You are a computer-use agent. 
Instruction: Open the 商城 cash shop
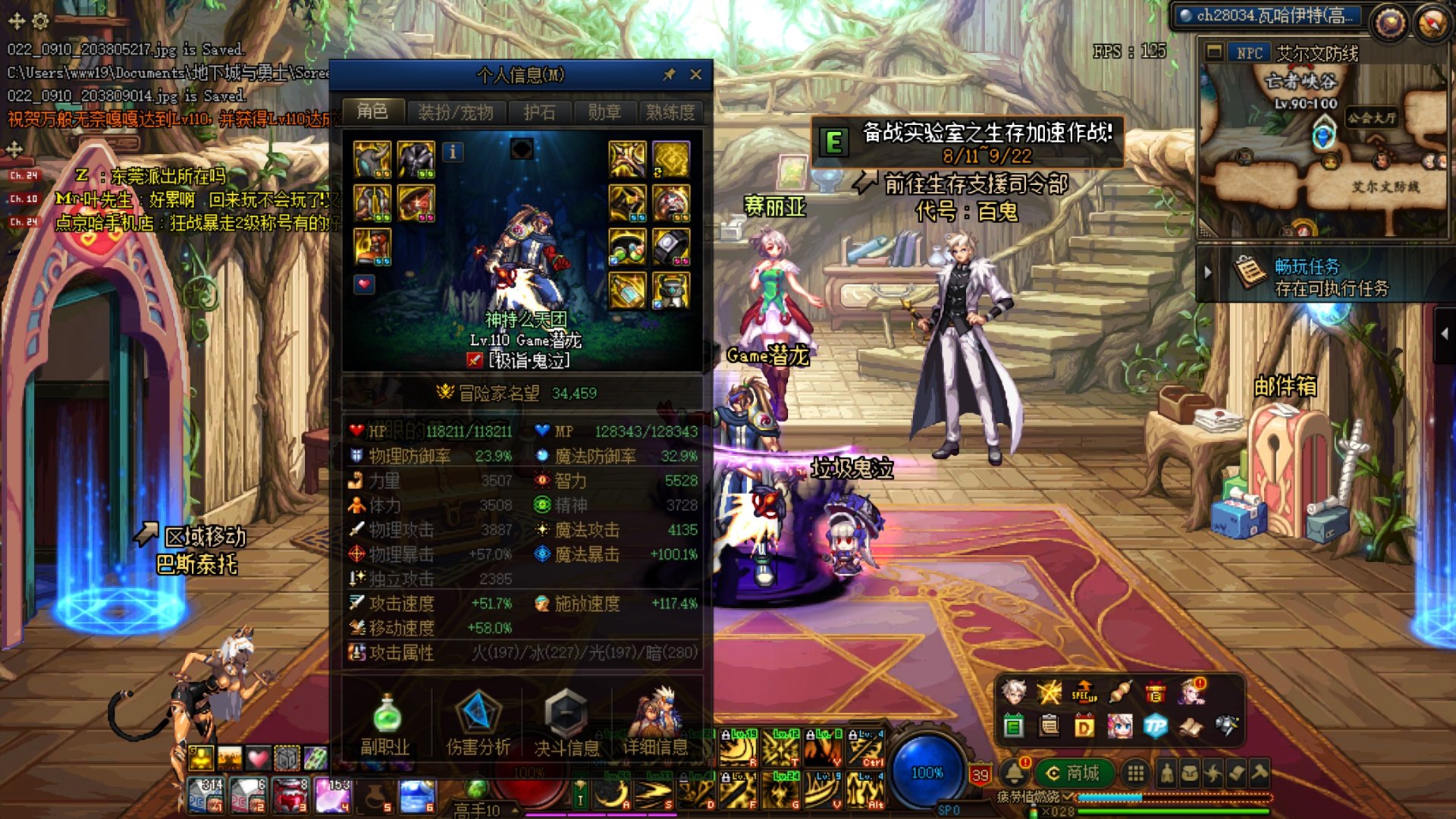click(x=1073, y=773)
